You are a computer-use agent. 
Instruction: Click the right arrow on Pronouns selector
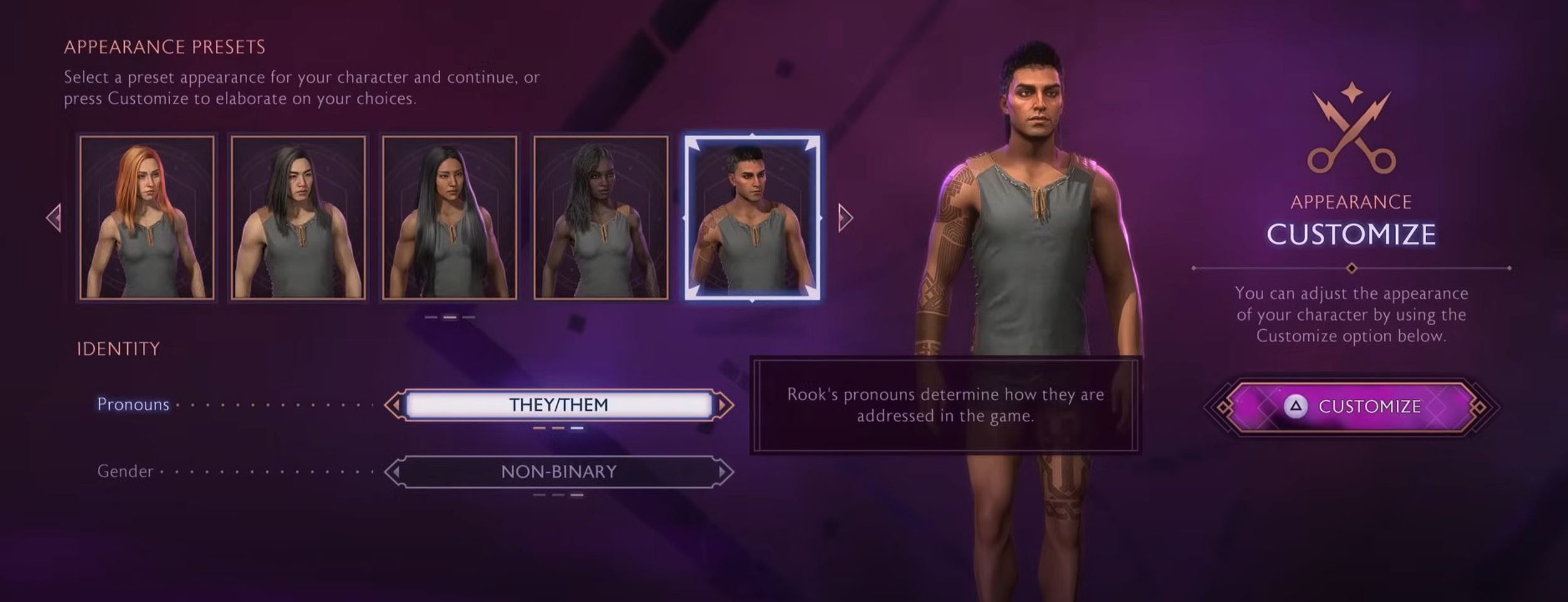point(724,405)
